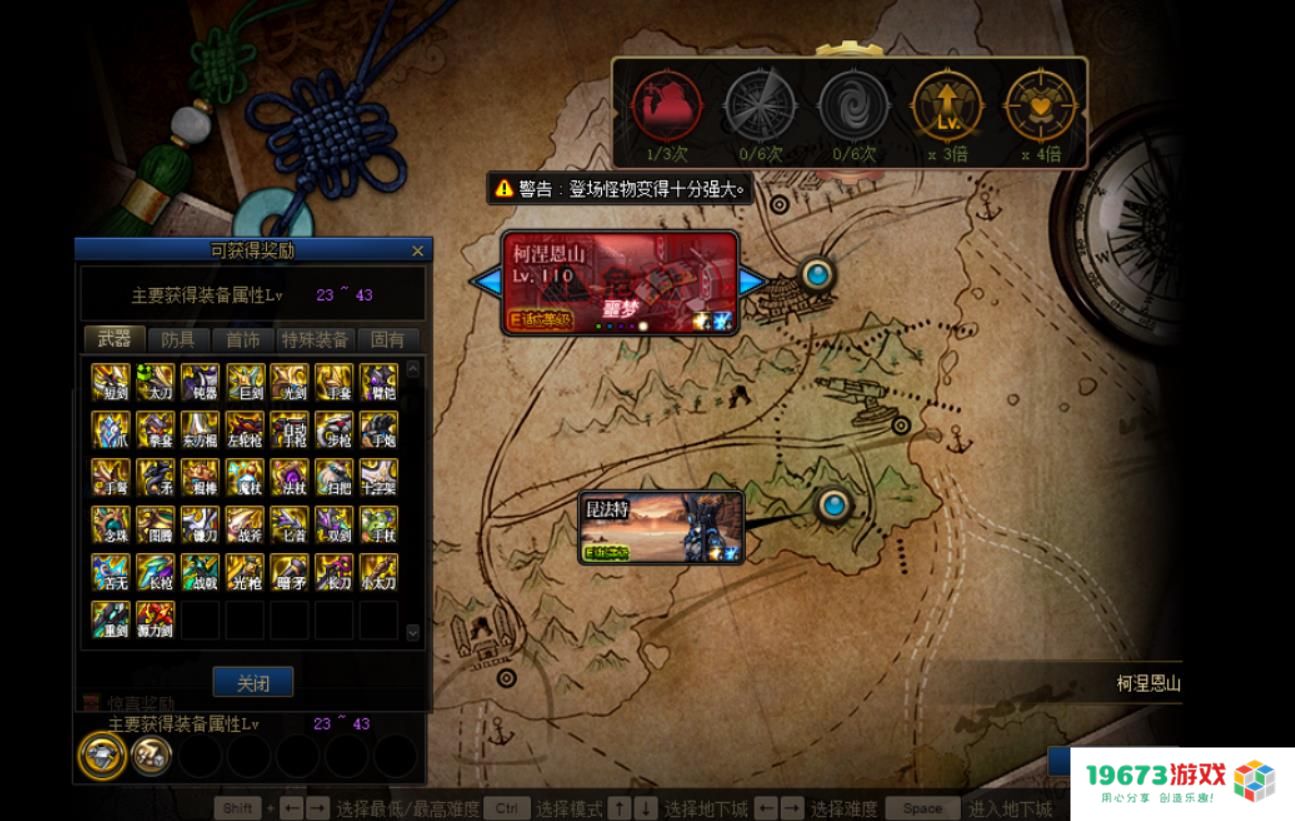The width and height of the screenshot is (1295, 821).
Task: Switch to the 防具 tab
Action: click(x=185, y=340)
